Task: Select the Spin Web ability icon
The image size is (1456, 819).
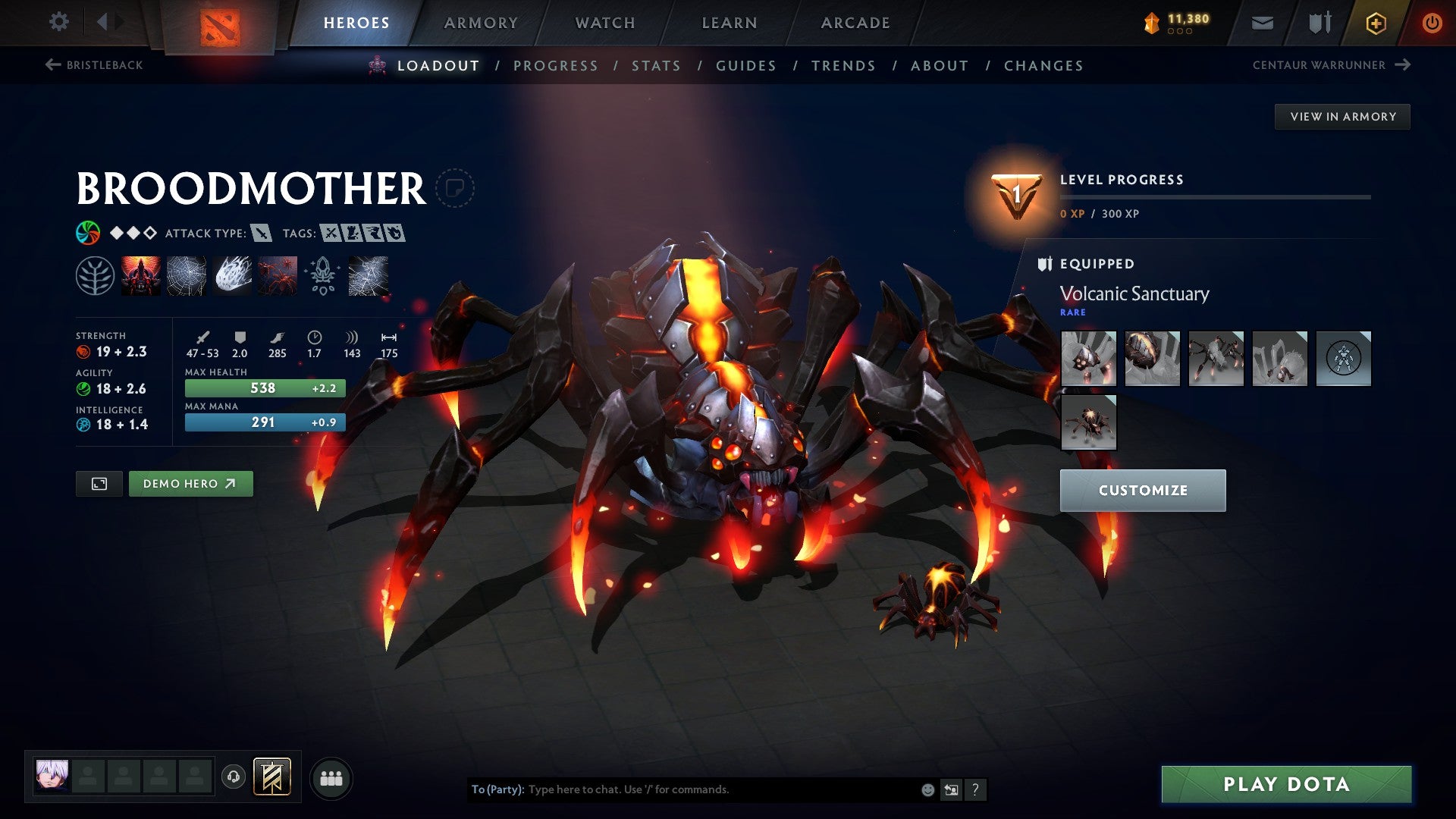Action: coord(185,276)
